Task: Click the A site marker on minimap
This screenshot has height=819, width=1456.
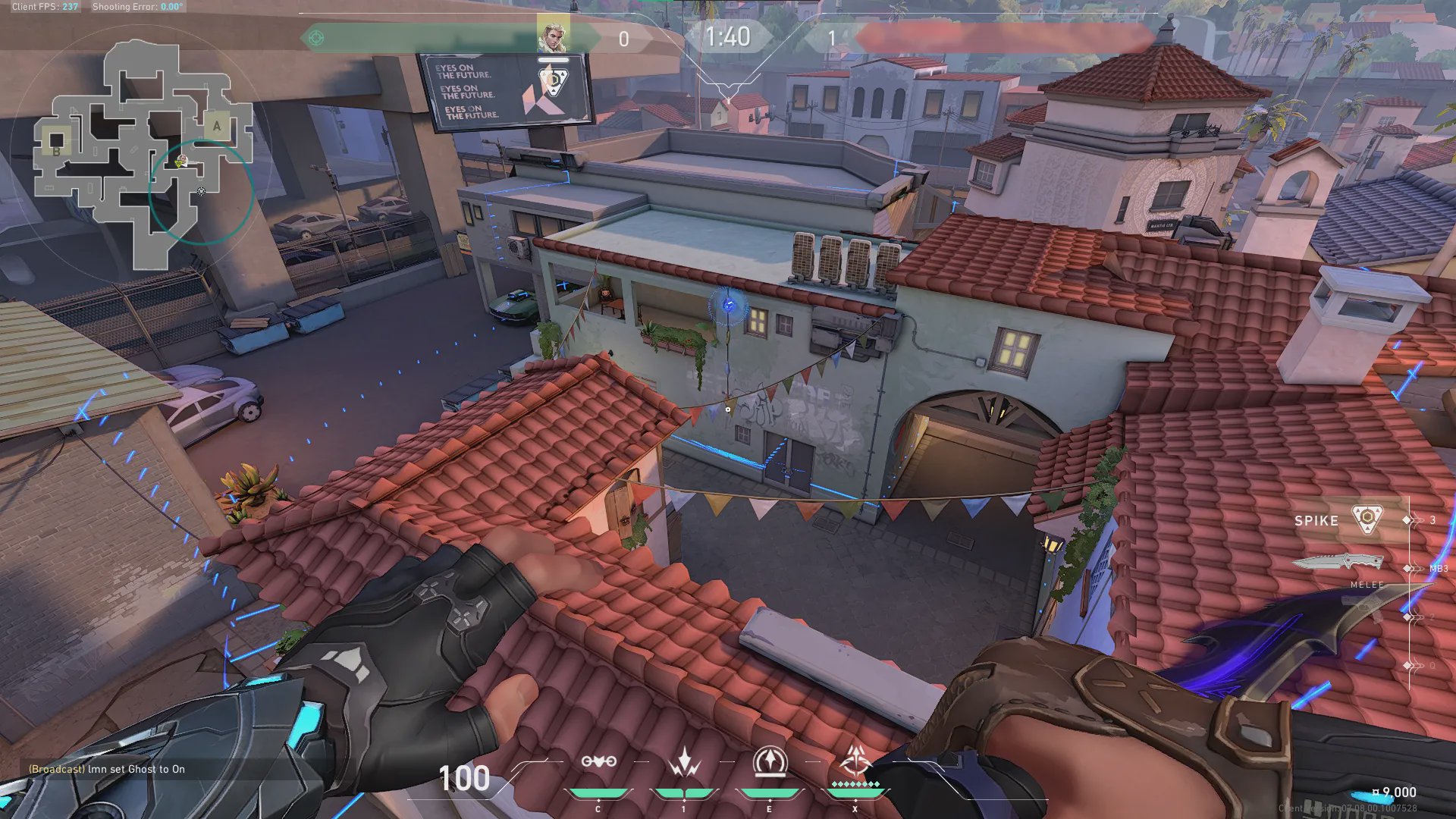Action: [x=217, y=126]
